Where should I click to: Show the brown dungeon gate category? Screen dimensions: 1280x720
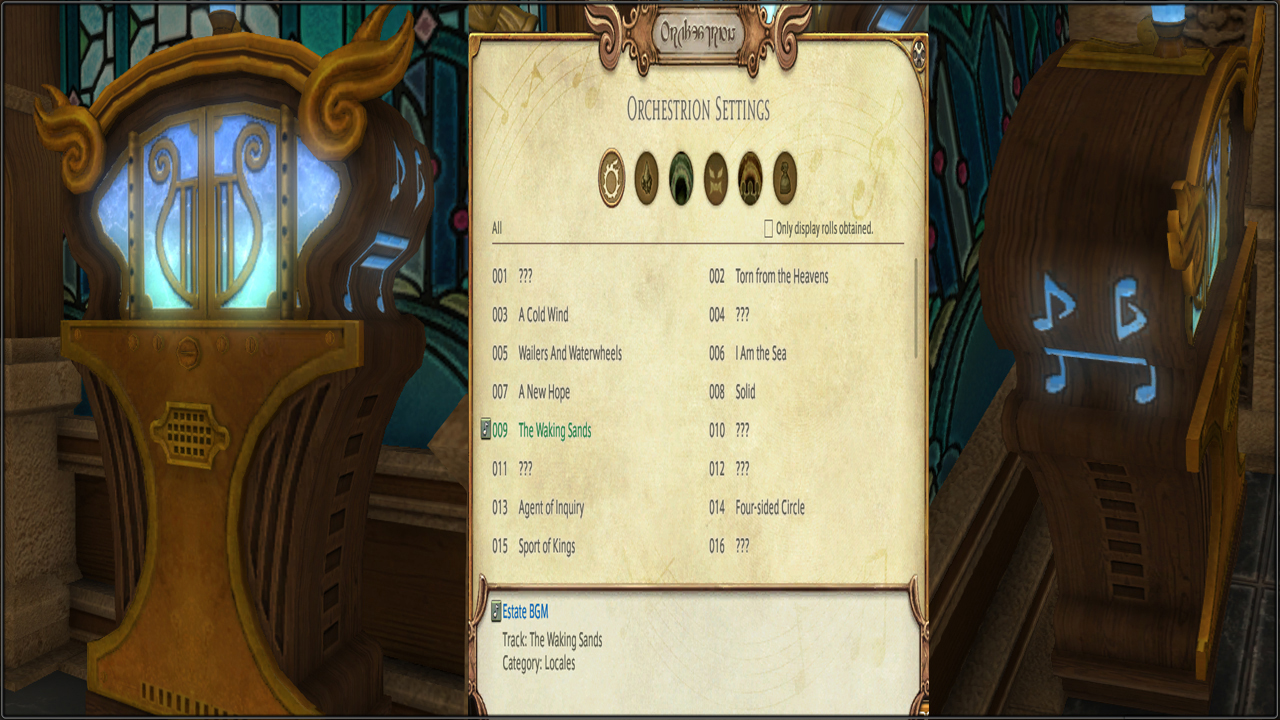[750, 178]
